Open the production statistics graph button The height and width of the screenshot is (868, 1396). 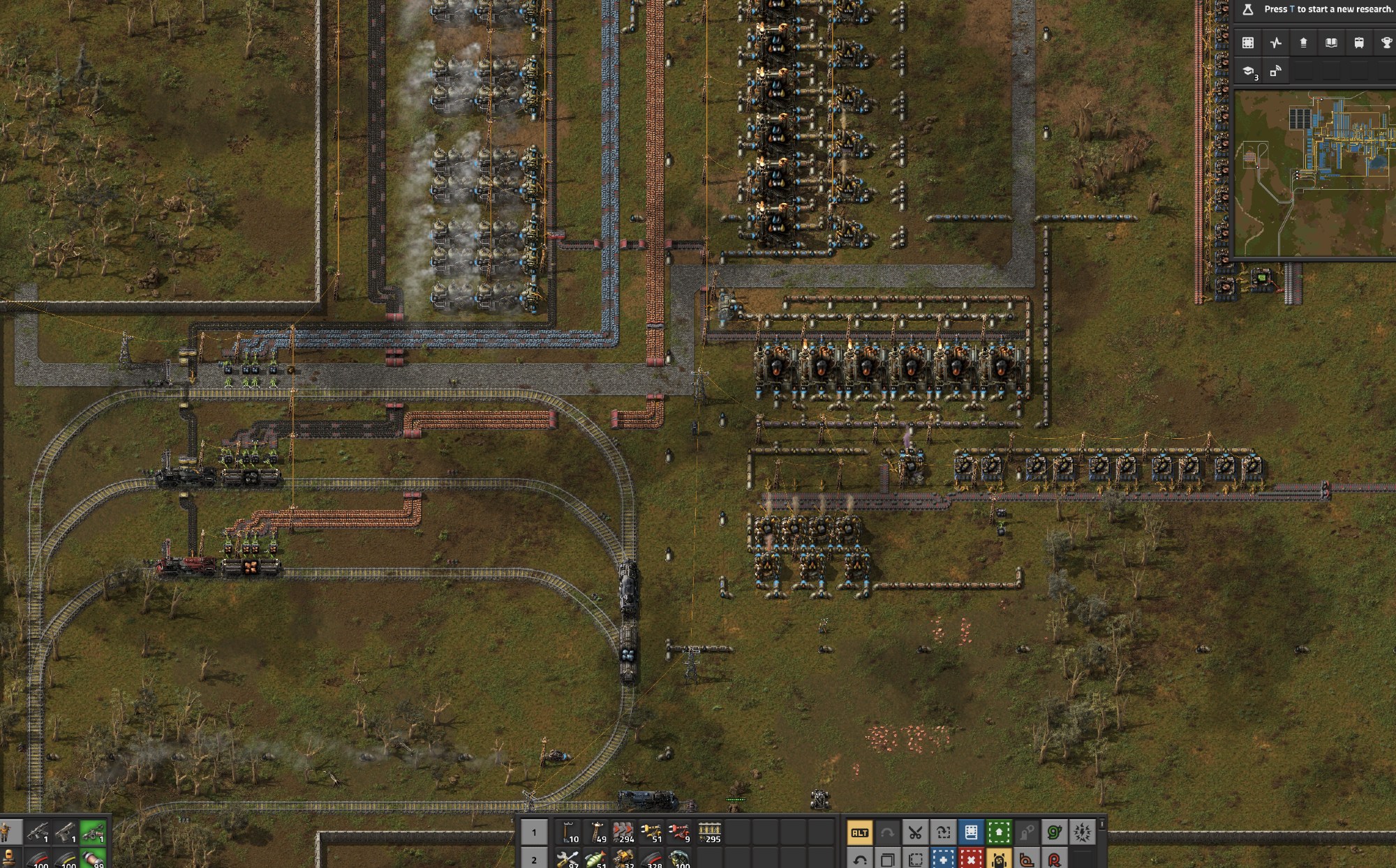pyautogui.click(x=1276, y=43)
